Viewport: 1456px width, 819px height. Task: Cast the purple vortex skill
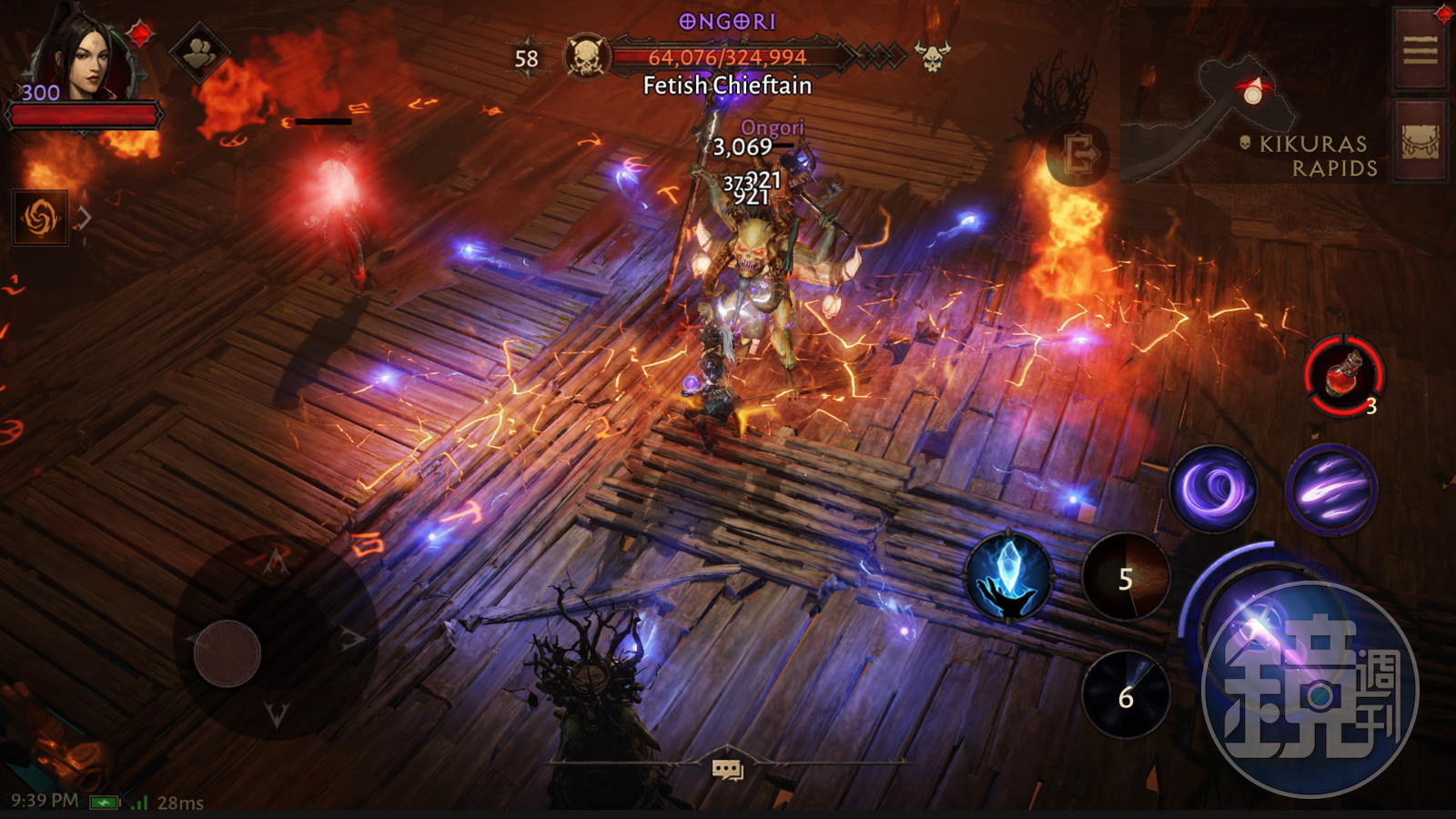(1213, 490)
